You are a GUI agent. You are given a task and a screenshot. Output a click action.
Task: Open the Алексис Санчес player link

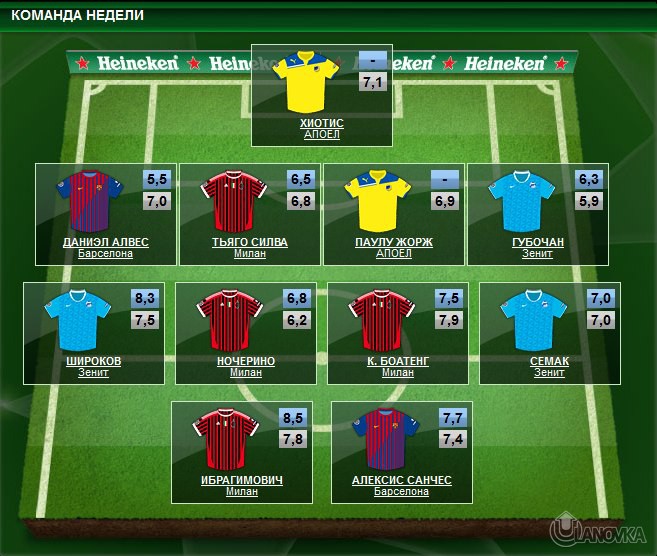pos(401,480)
